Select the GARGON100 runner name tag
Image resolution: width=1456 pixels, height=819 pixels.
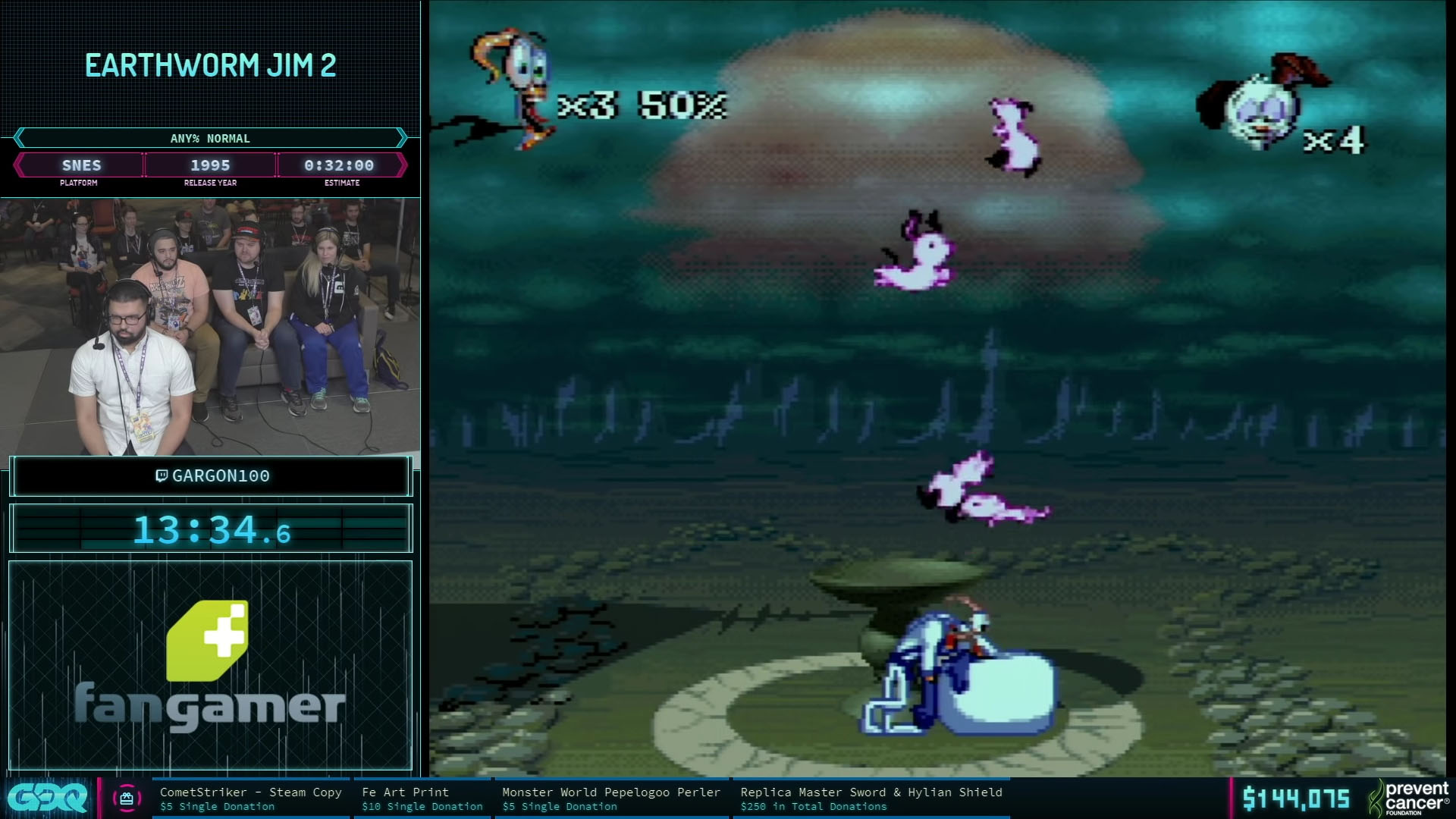tap(212, 476)
